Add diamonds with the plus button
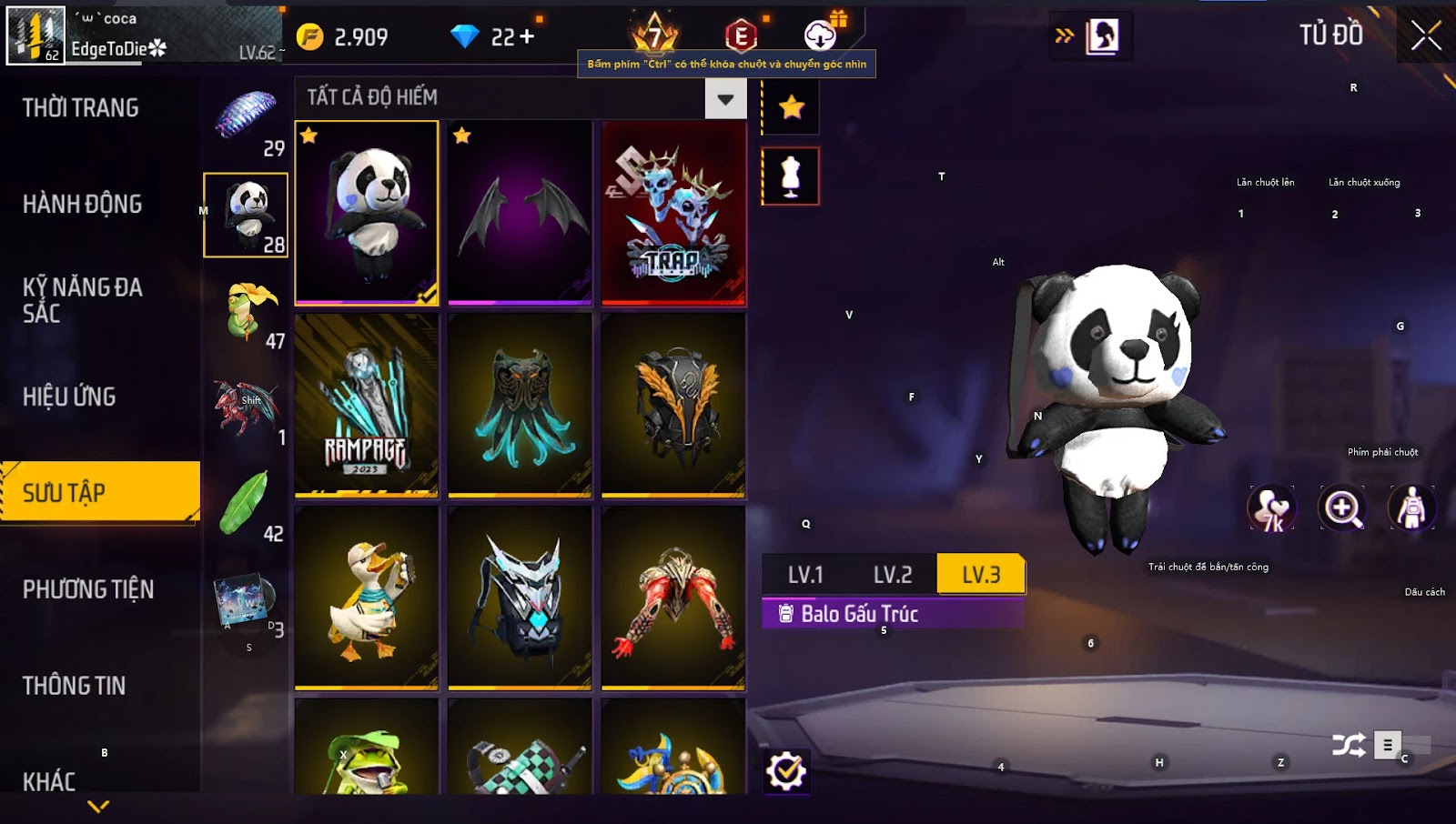Image resolution: width=1456 pixels, height=824 pixels. coord(527,36)
